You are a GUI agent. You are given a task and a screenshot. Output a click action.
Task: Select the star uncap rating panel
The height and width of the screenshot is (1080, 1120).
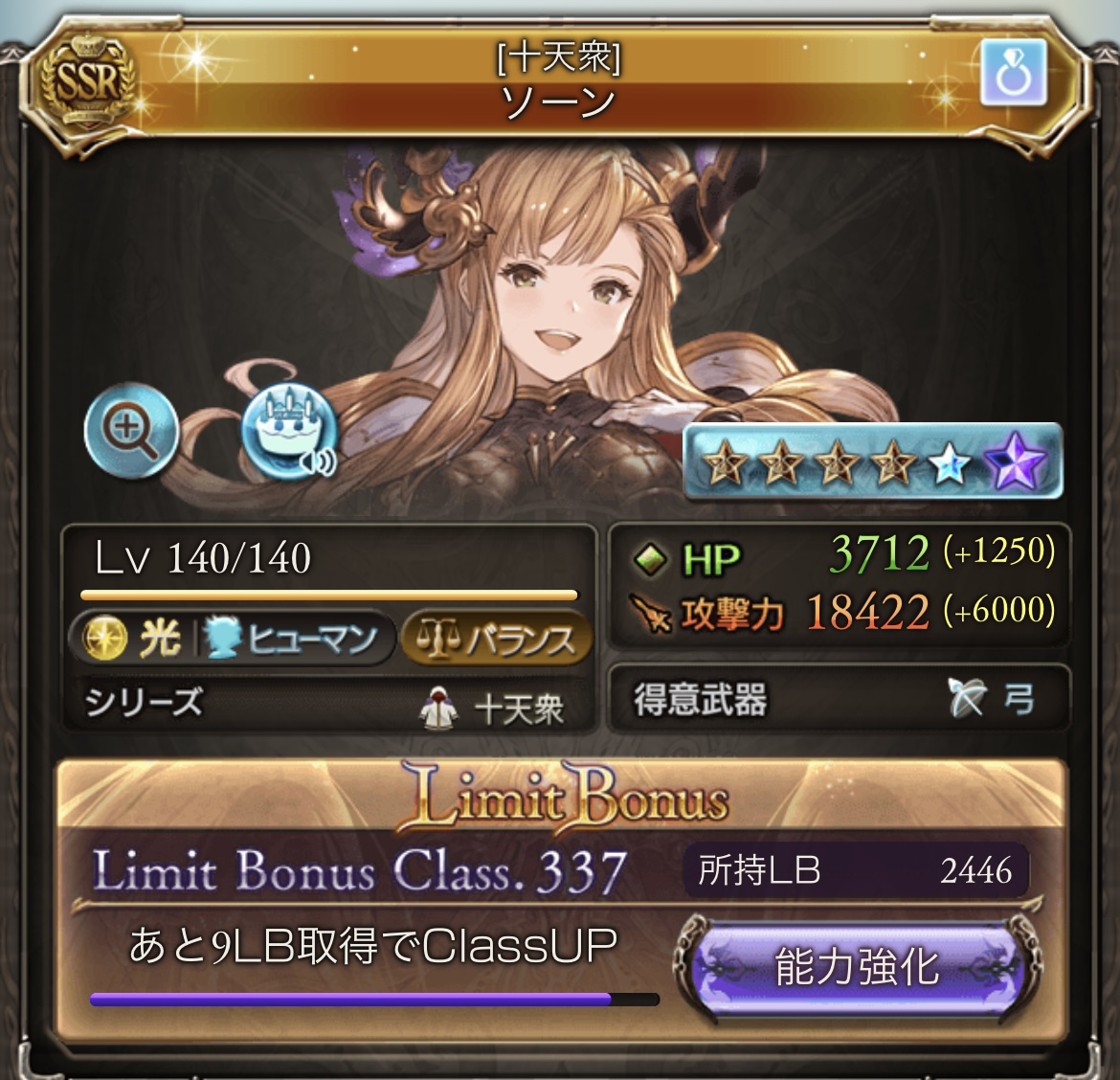pyautogui.click(x=872, y=462)
